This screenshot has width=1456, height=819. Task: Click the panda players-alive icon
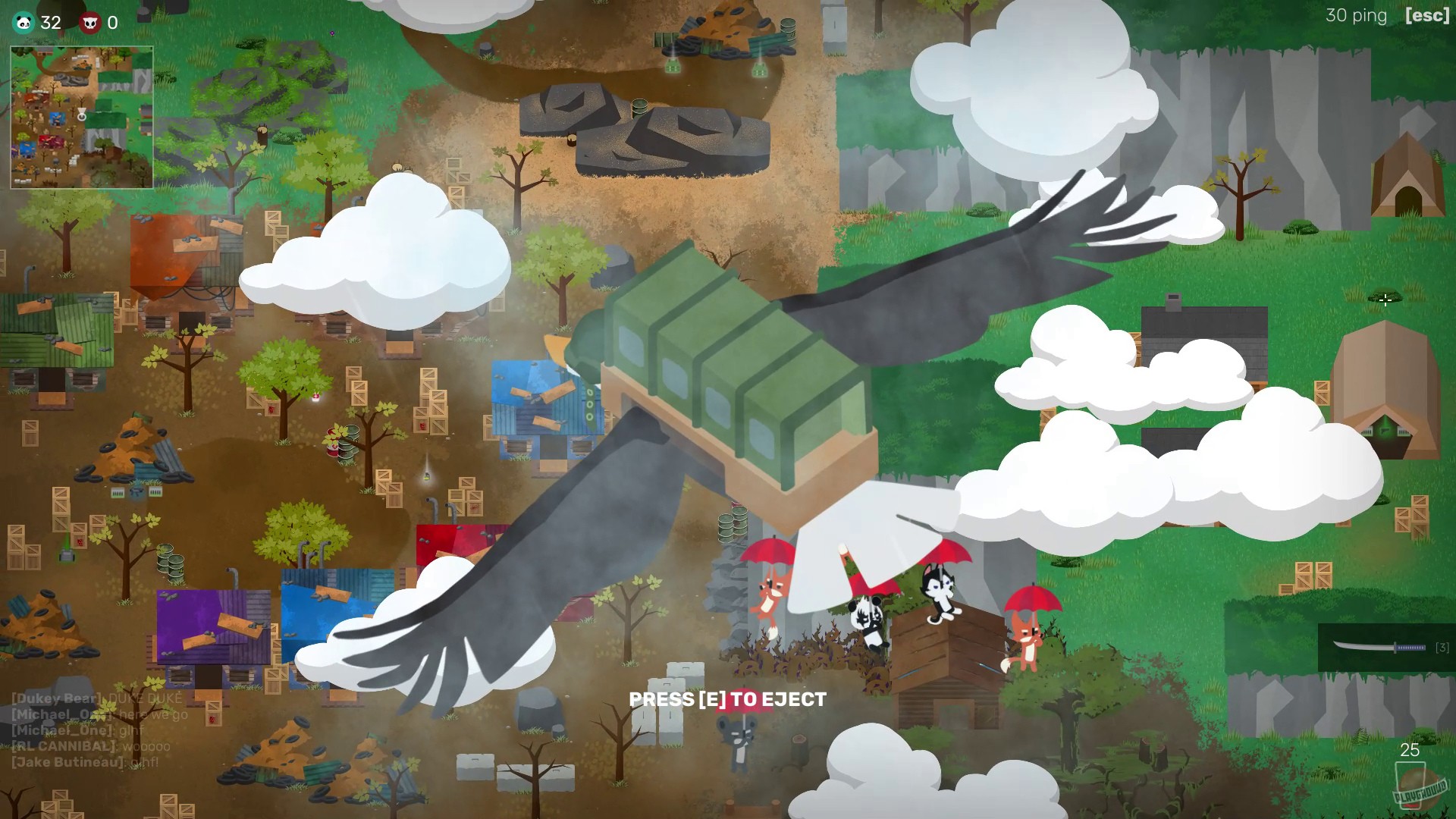pos(23,23)
